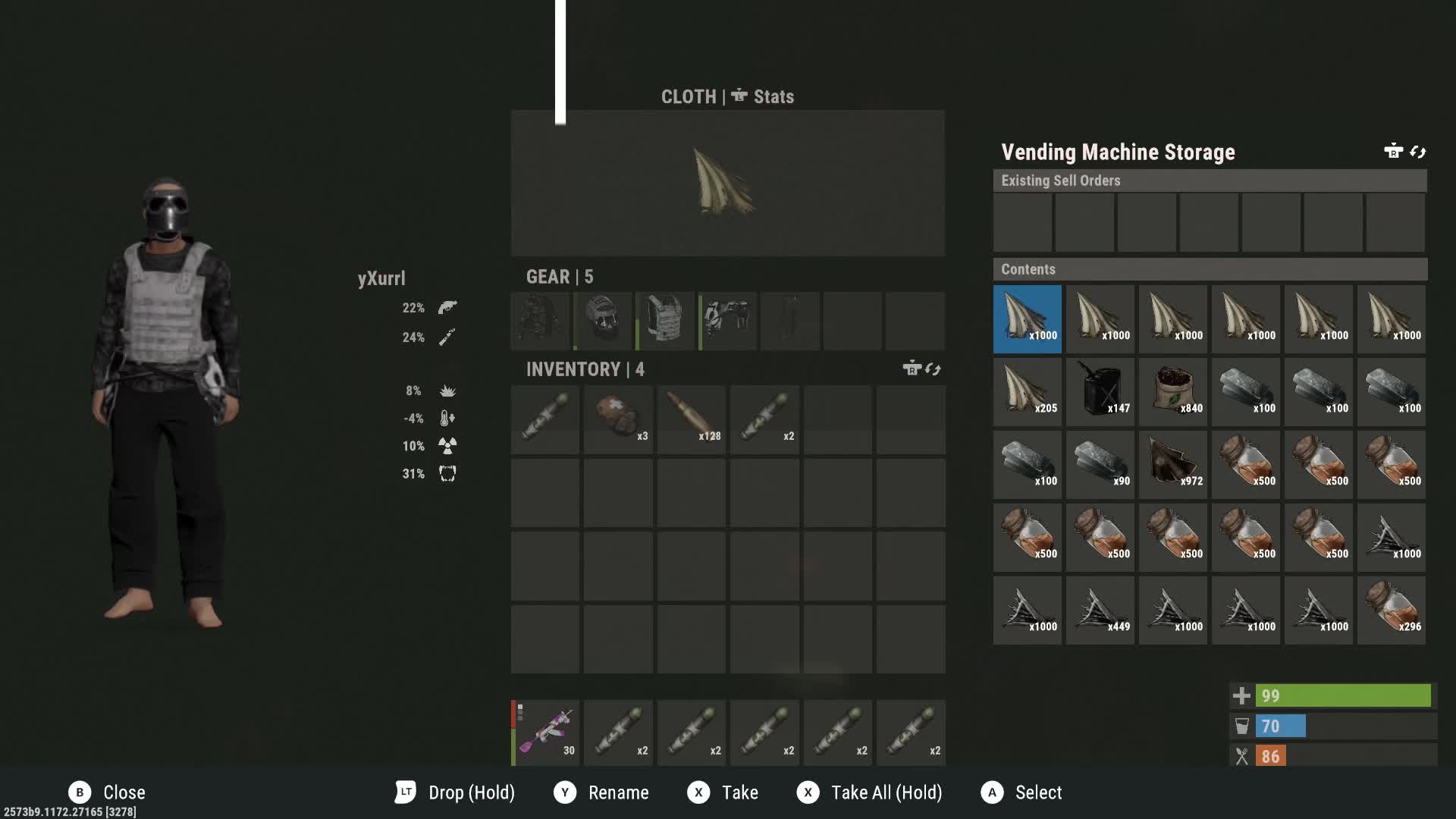Select the single rocket in inventory
Viewport: 1456px width, 819px height.
[545, 419]
